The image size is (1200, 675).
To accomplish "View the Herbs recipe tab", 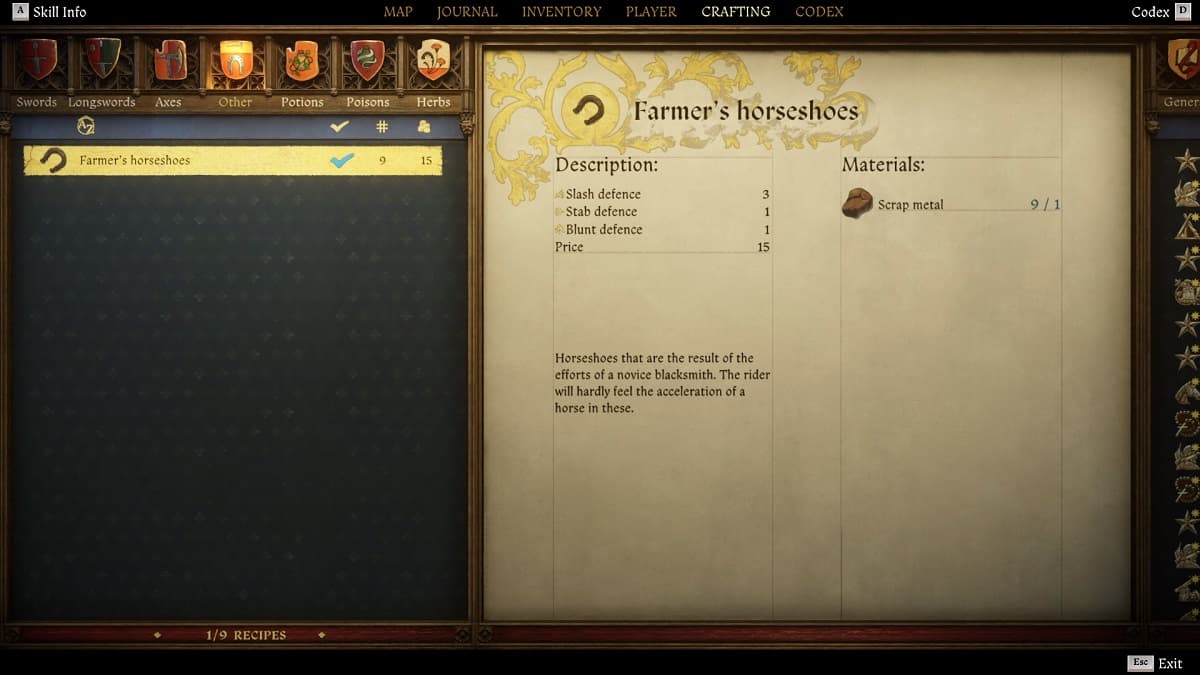I will tap(434, 62).
